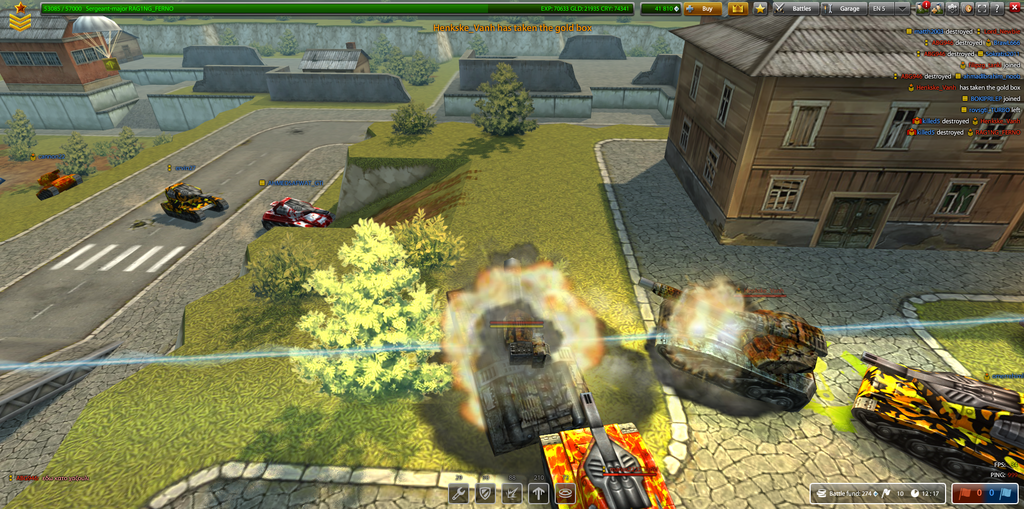Toggle sound with the speaker icon

[966, 8]
